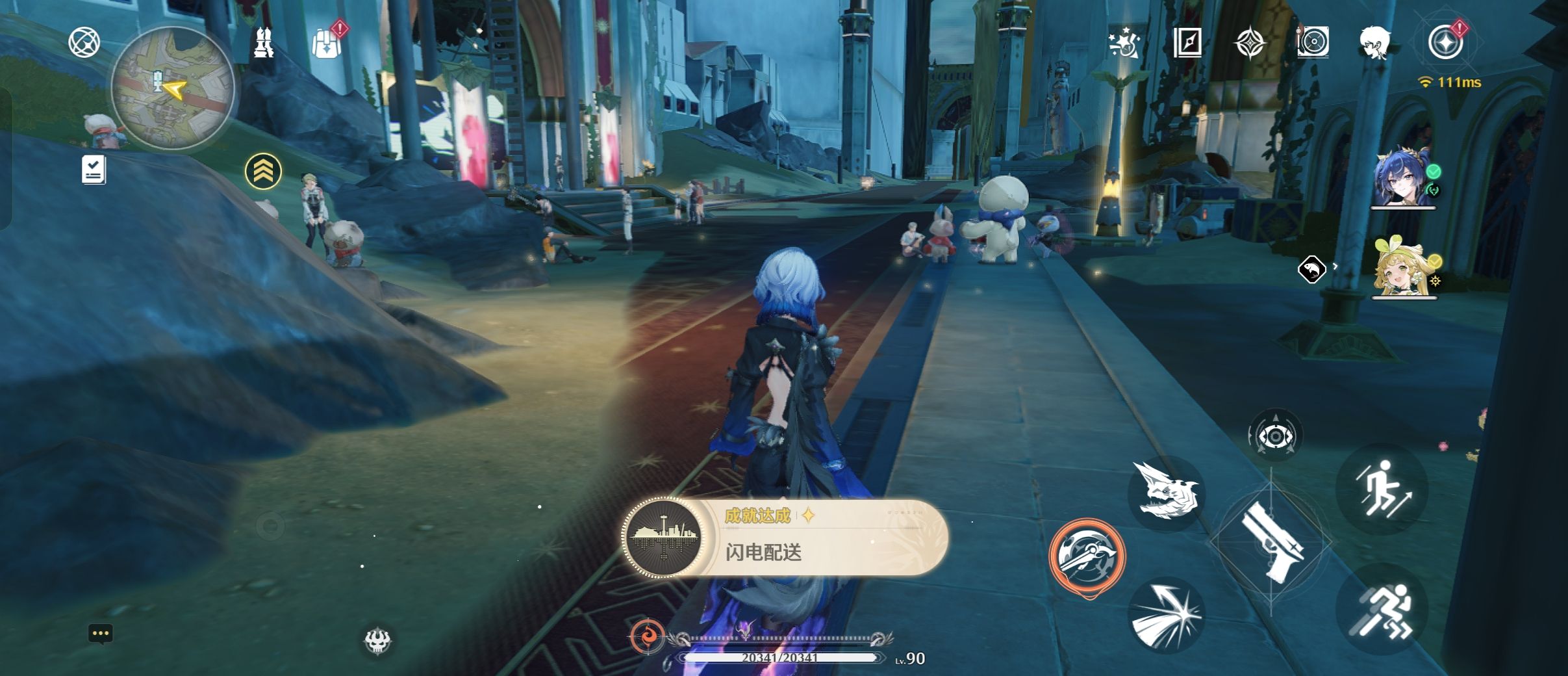Tap the sprinting figure dash button

click(1382, 609)
